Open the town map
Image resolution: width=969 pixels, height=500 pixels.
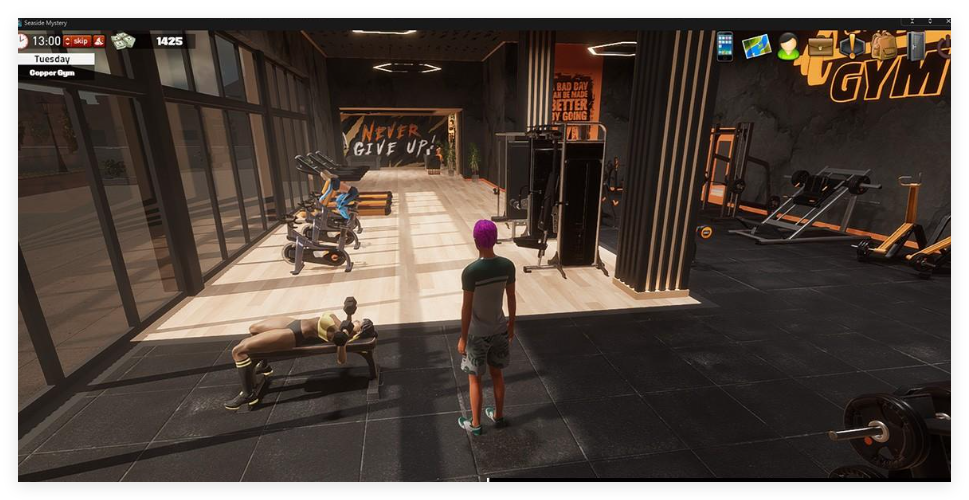pyautogui.click(x=756, y=46)
